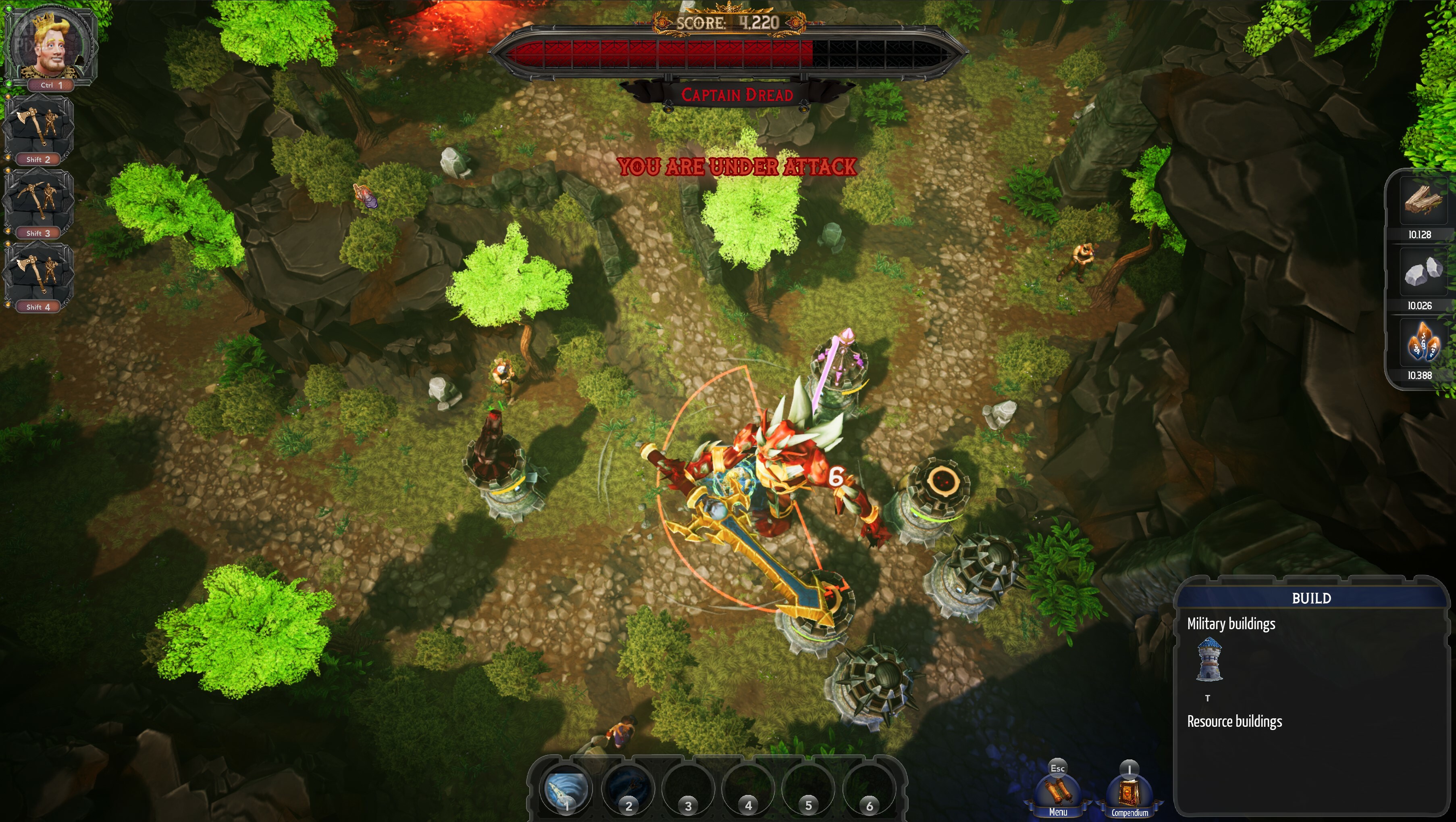
Task: Choose the blue-roofed tower military building
Action: click(x=1209, y=659)
